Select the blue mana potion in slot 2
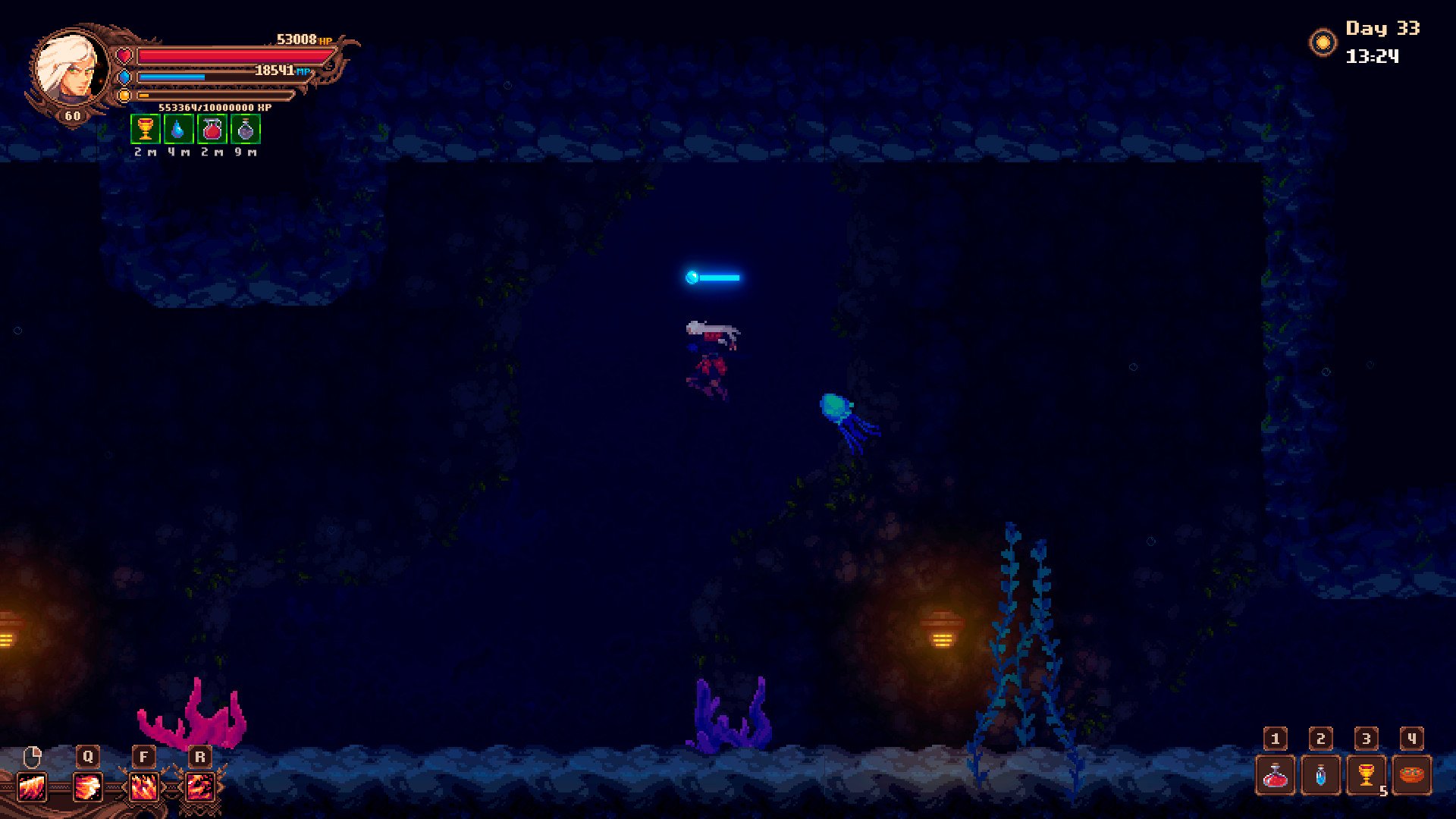 tap(1320, 775)
